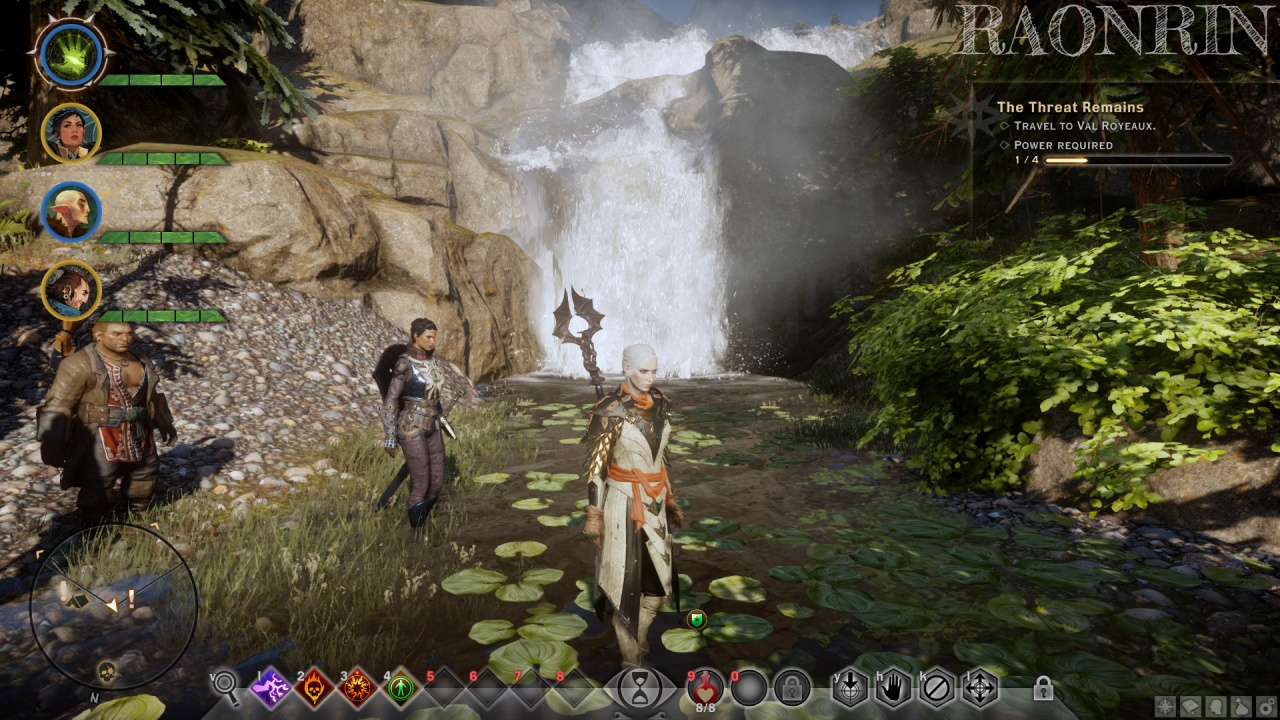1280x720 pixels.
Task: Select Cassandra's party portrait
Action: [x=71, y=132]
